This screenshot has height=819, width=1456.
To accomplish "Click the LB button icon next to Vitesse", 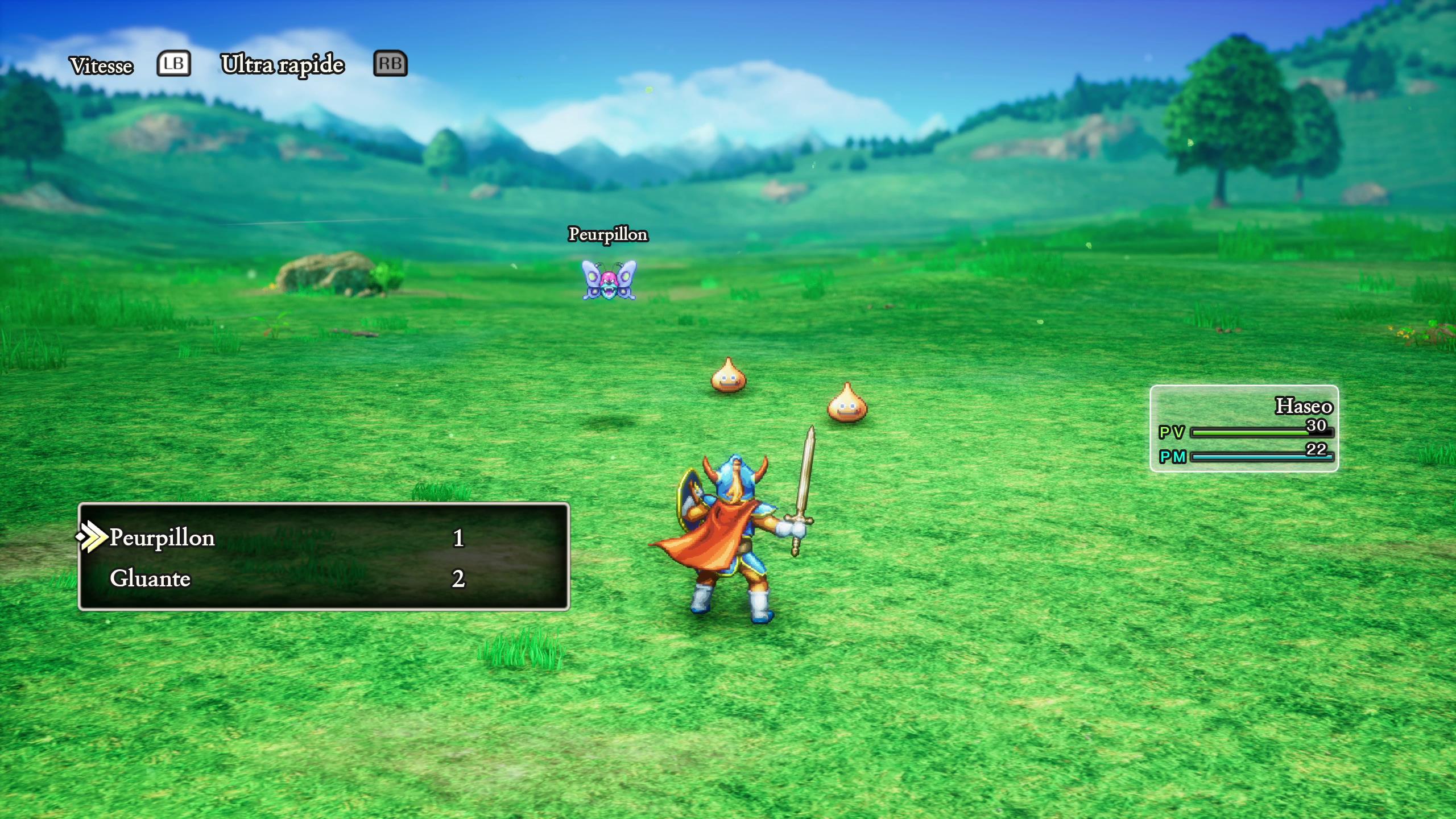I will (172, 64).
